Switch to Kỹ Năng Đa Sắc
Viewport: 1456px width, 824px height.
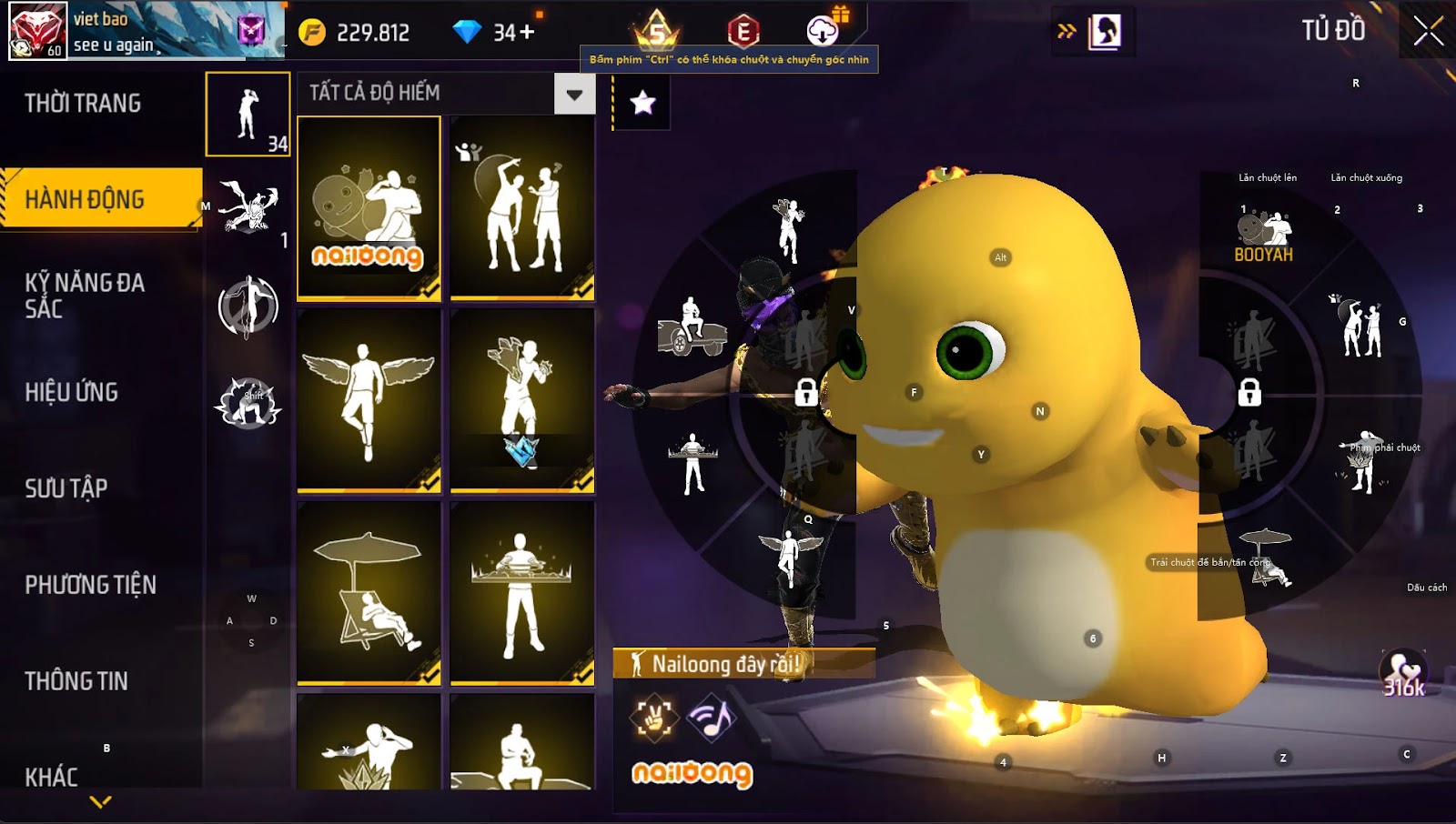(84, 296)
